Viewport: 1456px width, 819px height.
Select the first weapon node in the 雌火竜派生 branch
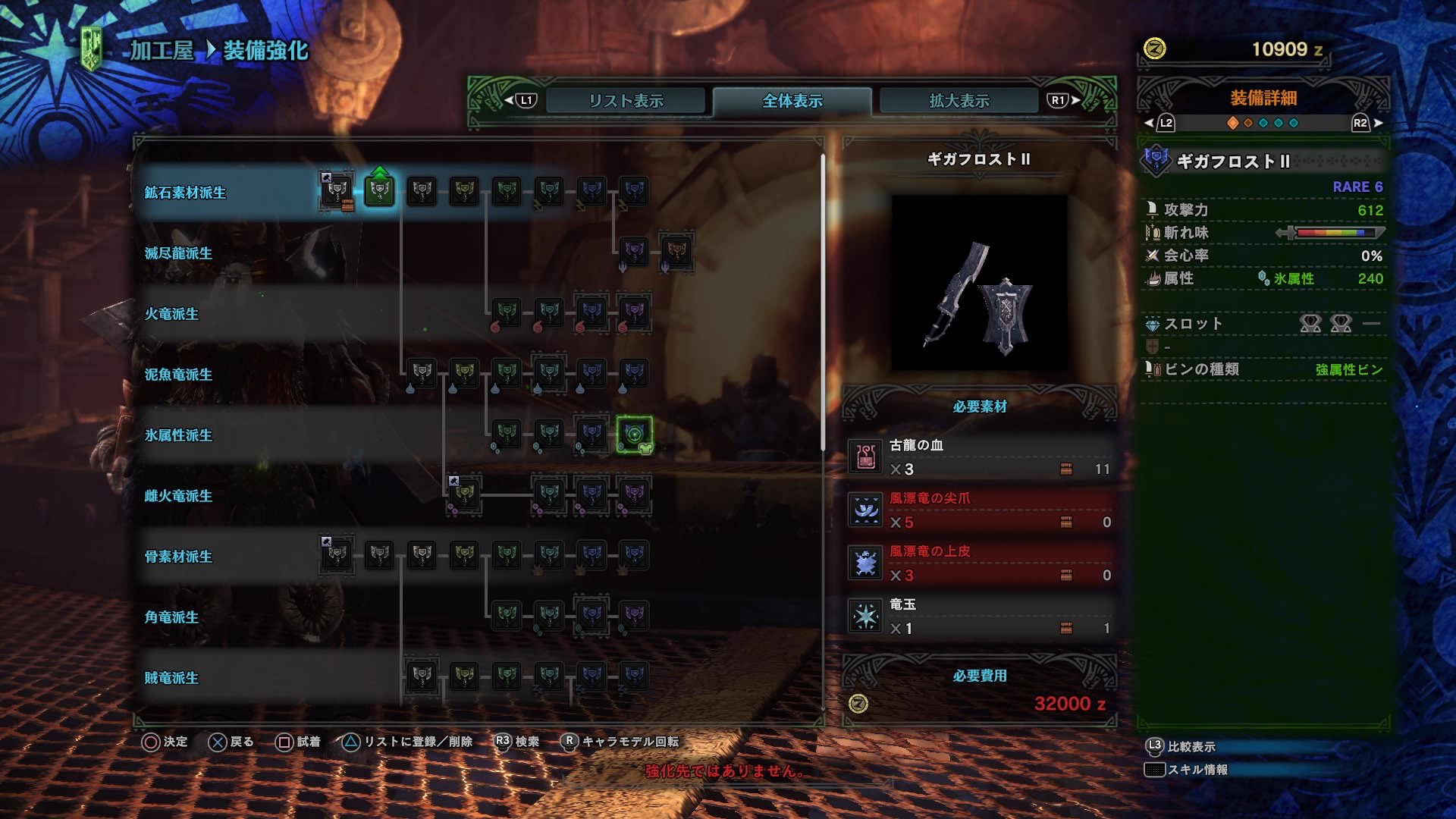click(463, 496)
